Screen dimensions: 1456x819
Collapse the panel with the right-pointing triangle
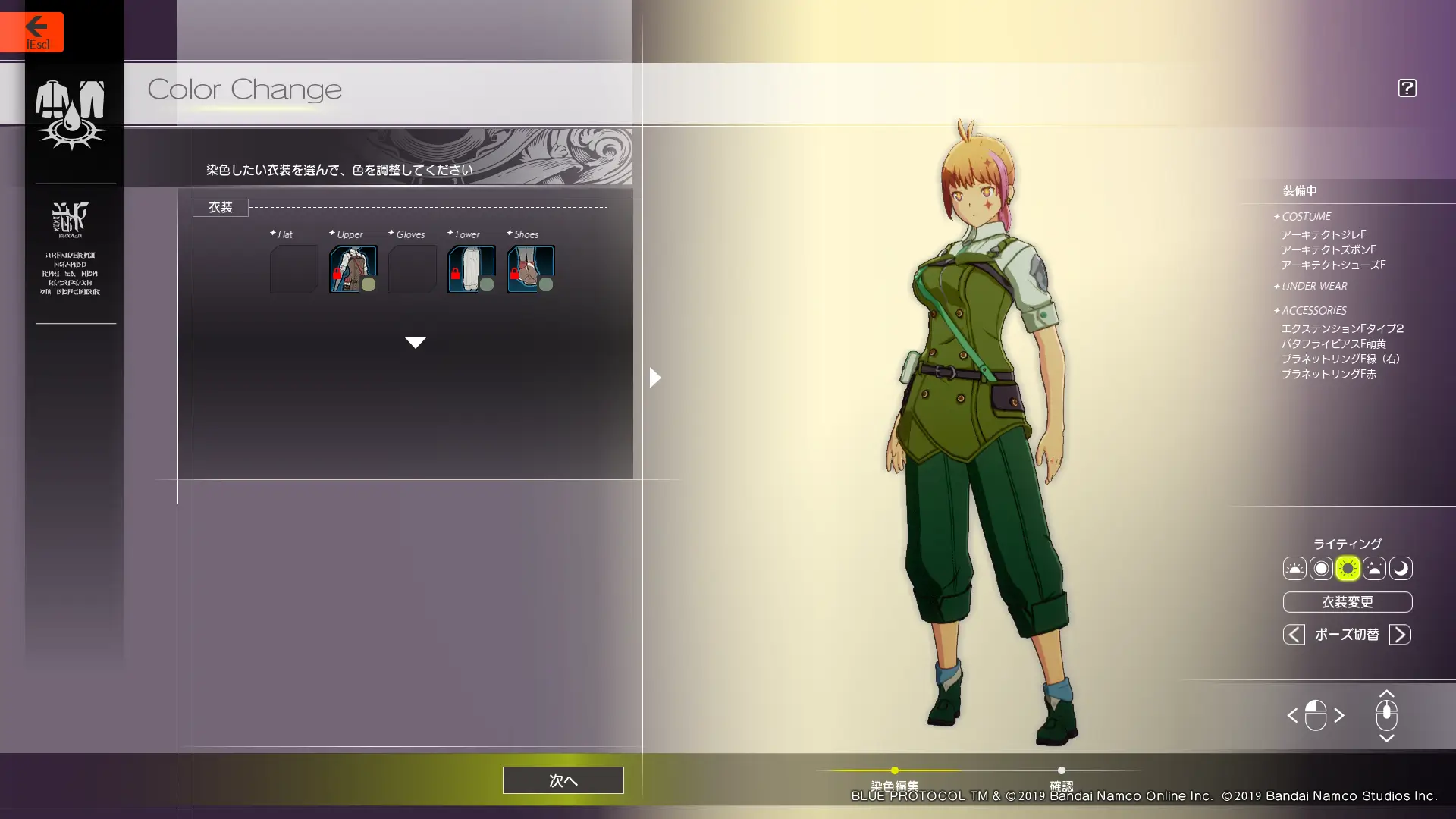pyautogui.click(x=655, y=378)
